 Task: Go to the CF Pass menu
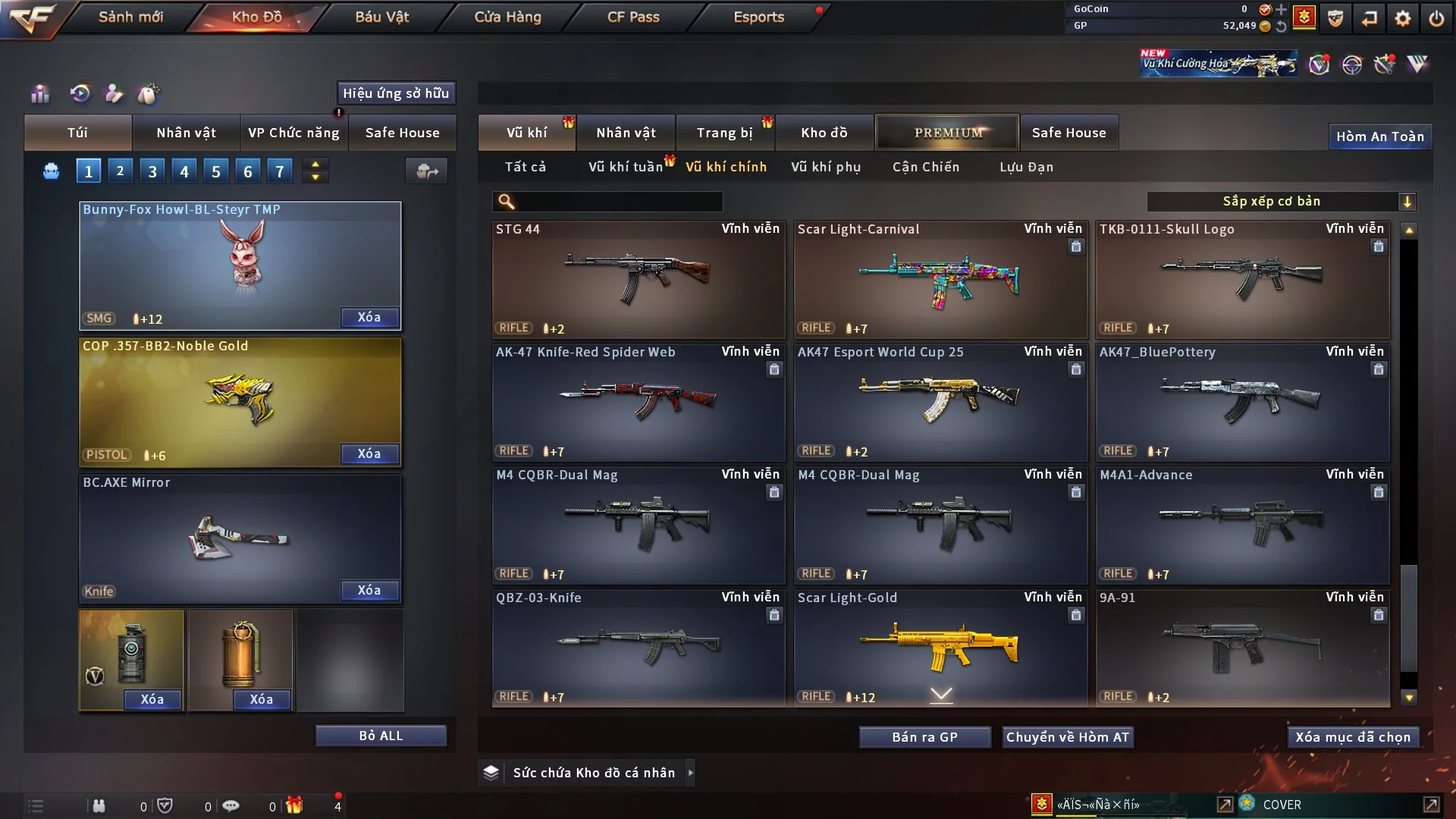pyautogui.click(x=633, y=17)
